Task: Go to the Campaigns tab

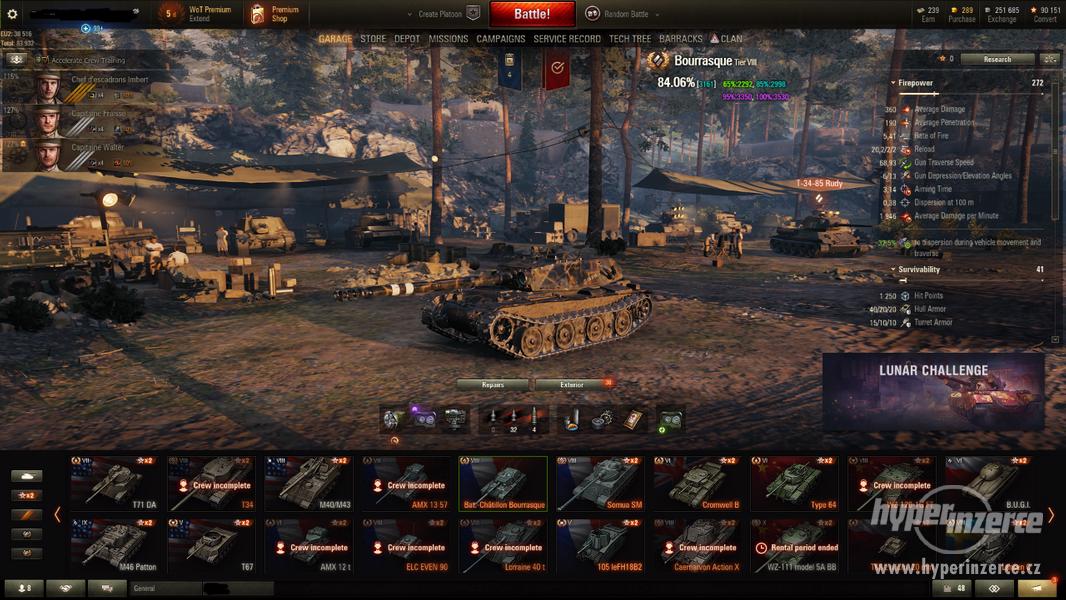Action: [x=501, y=39]
